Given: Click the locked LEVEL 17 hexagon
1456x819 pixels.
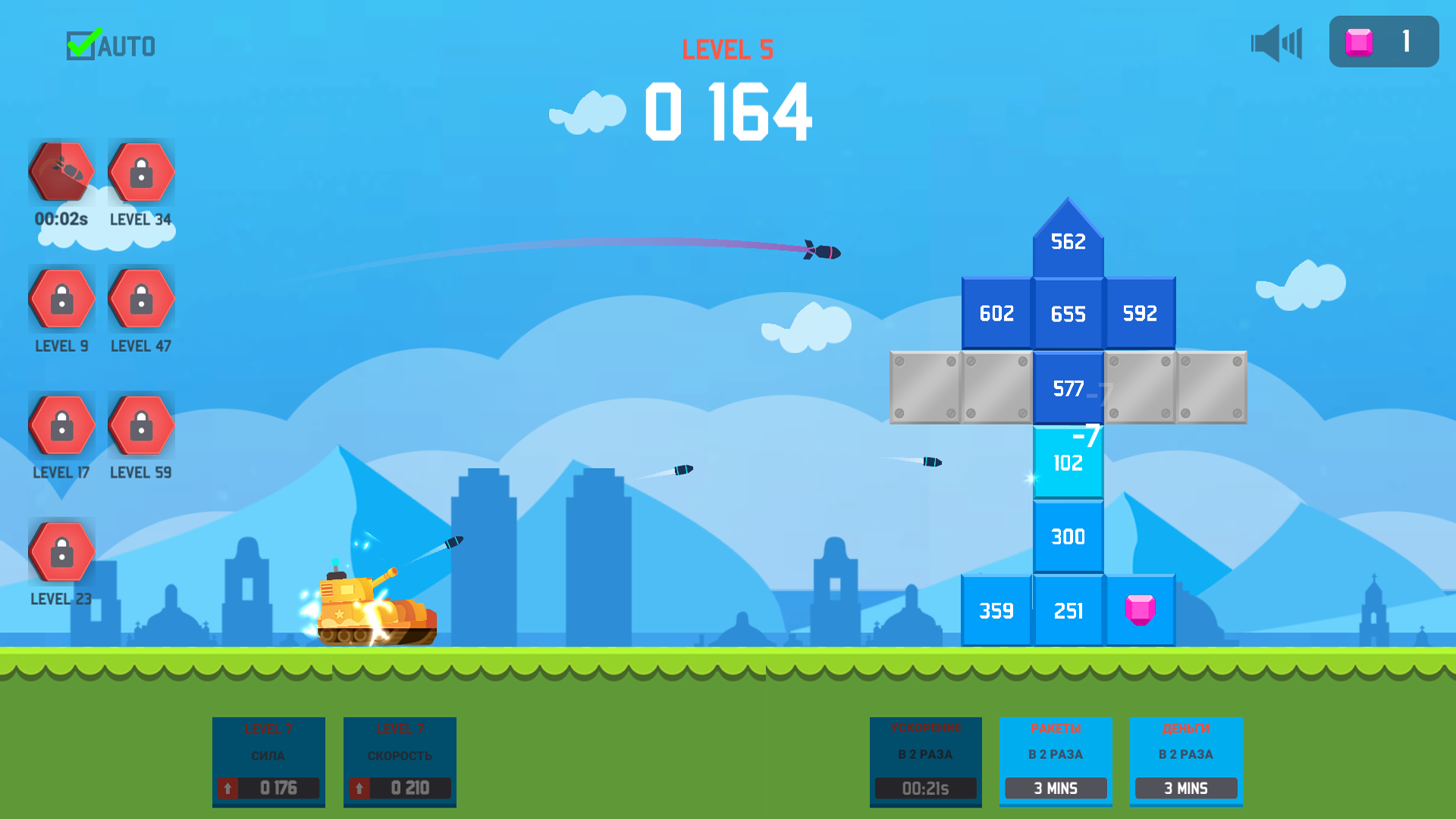Looking at the screenshot, I should (61, 425).
